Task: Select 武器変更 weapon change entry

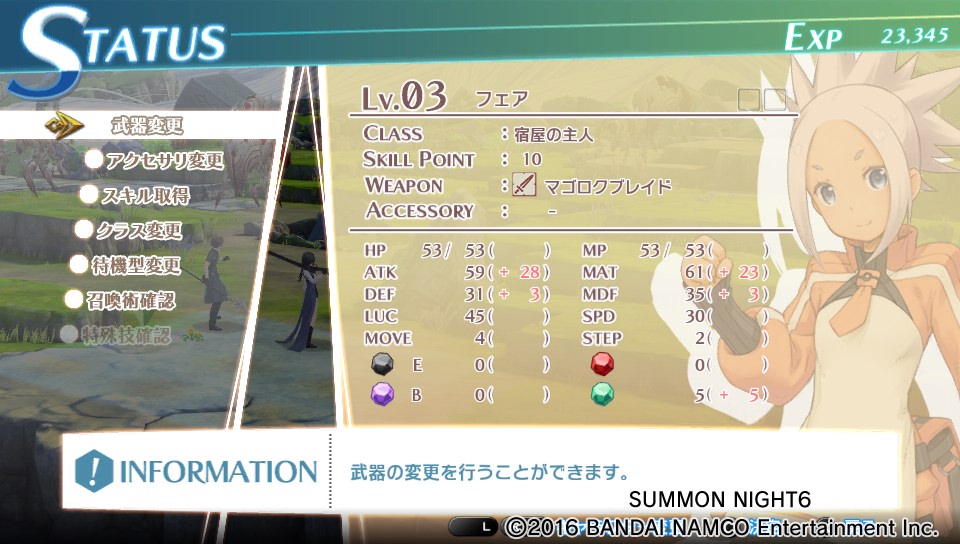Action: pos(146,126)
